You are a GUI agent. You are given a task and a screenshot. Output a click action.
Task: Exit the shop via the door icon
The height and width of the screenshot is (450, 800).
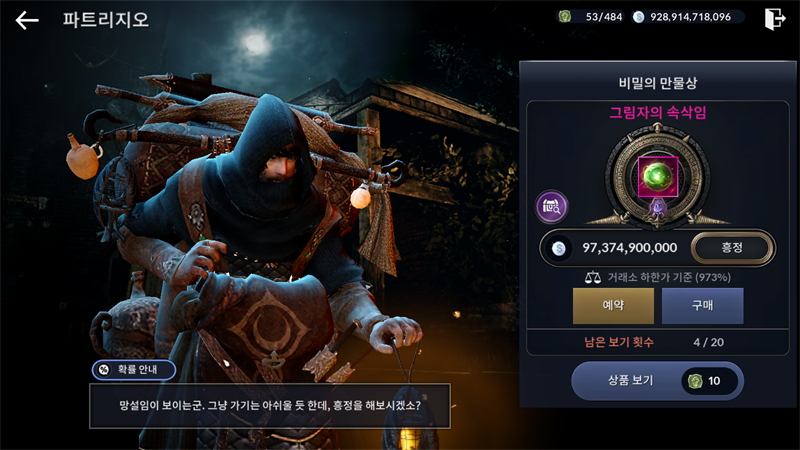tap(775, 18)
